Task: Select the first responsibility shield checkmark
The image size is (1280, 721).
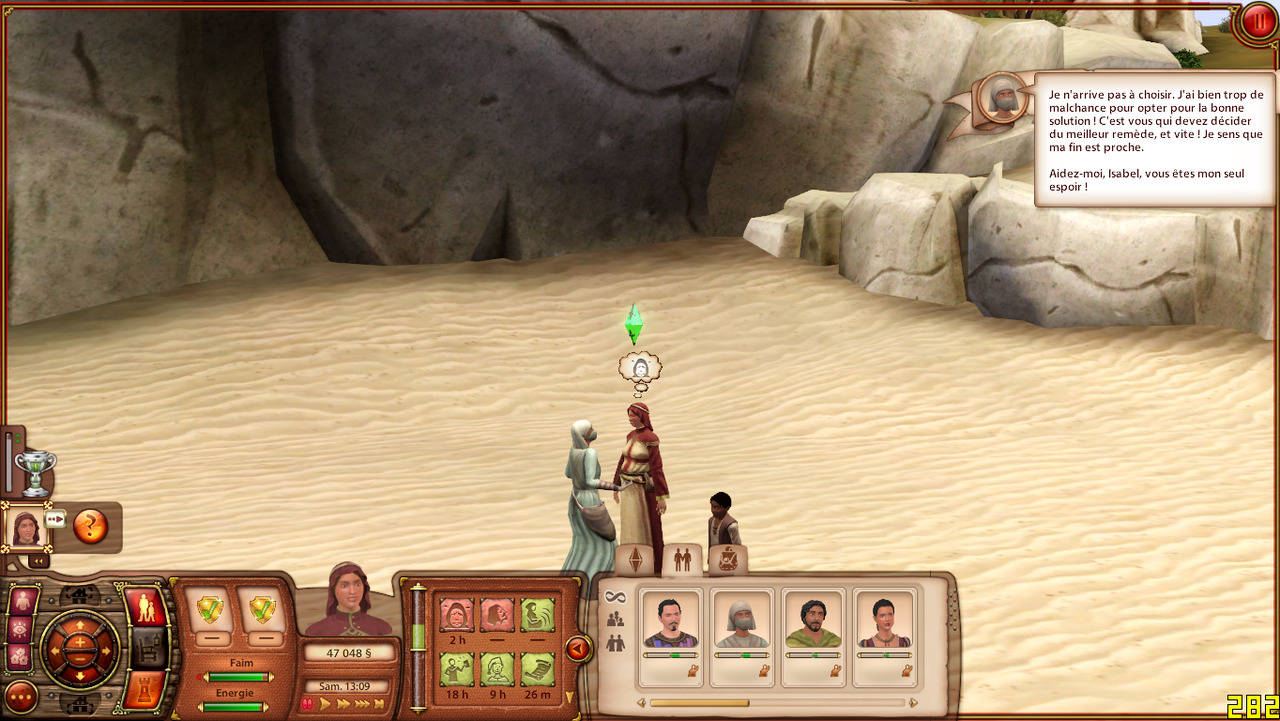Action: point(210,609)
